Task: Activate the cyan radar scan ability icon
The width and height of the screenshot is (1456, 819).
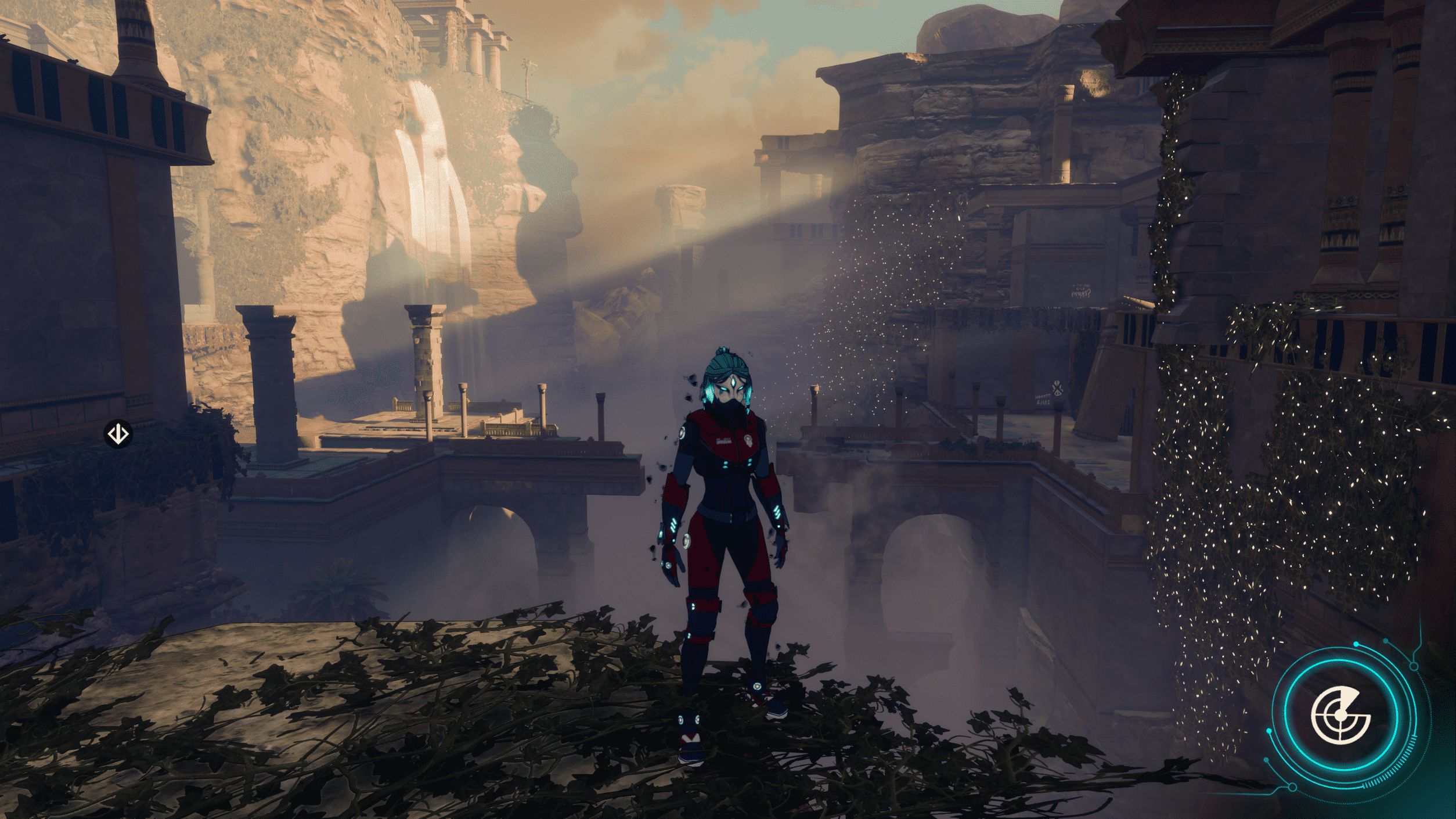Action: click(1340, 716)
